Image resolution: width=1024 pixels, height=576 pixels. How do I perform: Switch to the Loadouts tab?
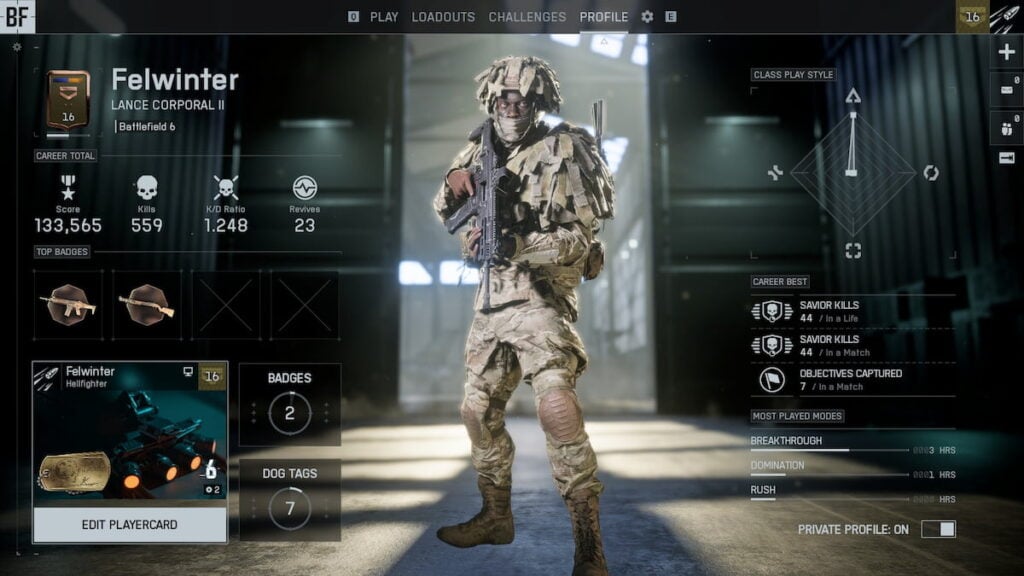pos(443,17)
